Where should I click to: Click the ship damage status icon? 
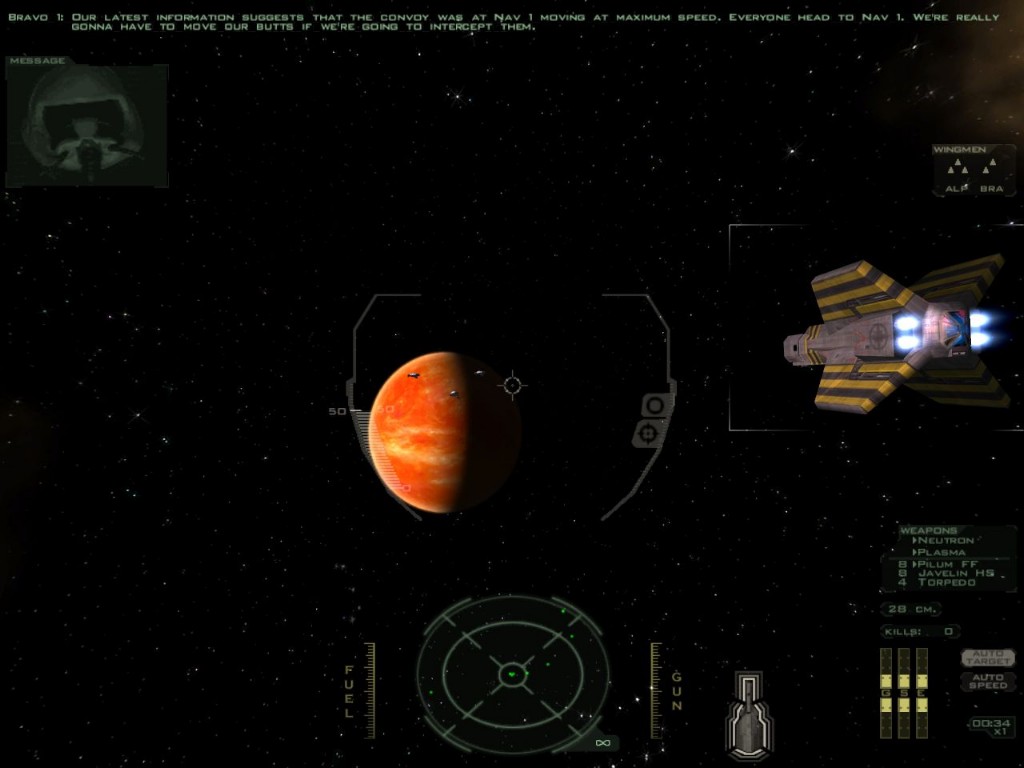tap(748, 715)
